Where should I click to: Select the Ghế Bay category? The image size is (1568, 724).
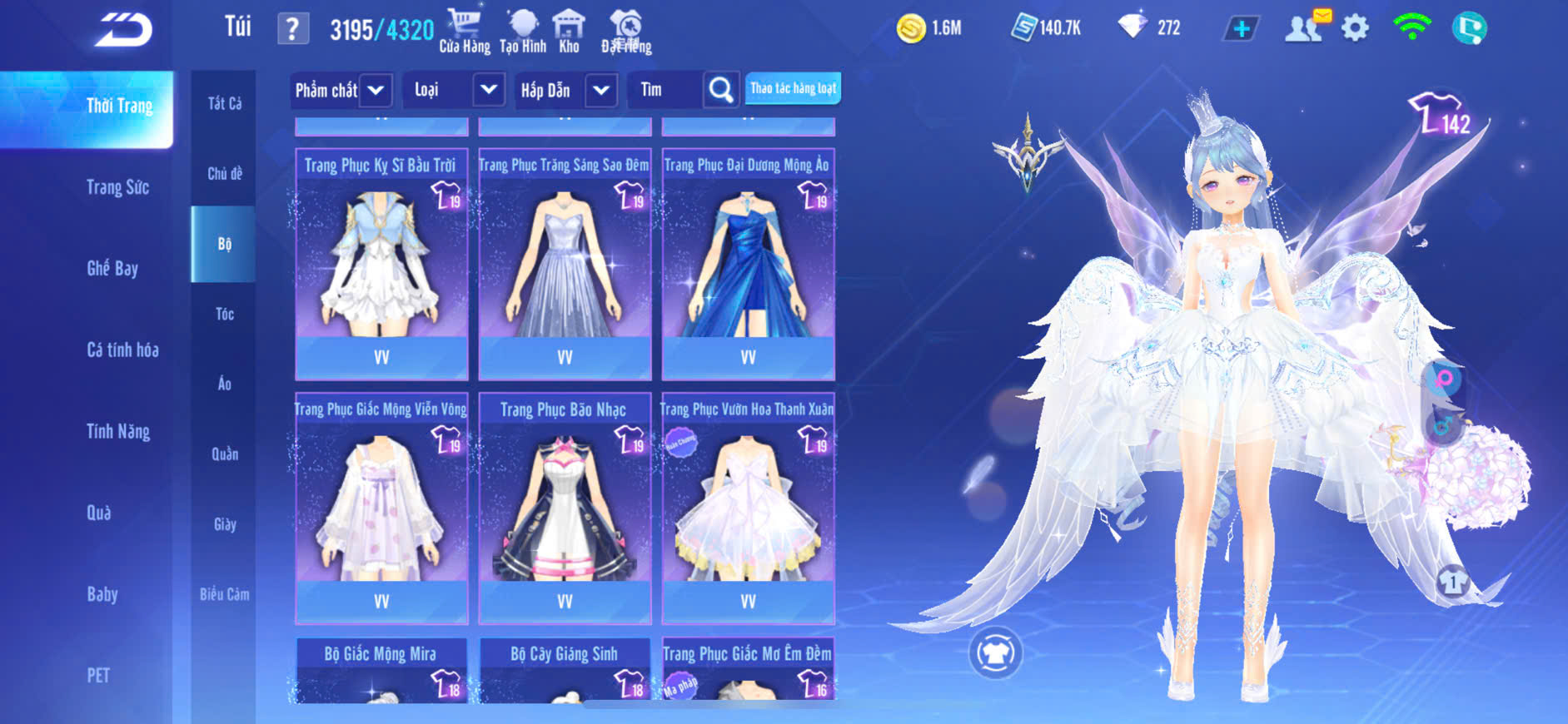(112, 268)
